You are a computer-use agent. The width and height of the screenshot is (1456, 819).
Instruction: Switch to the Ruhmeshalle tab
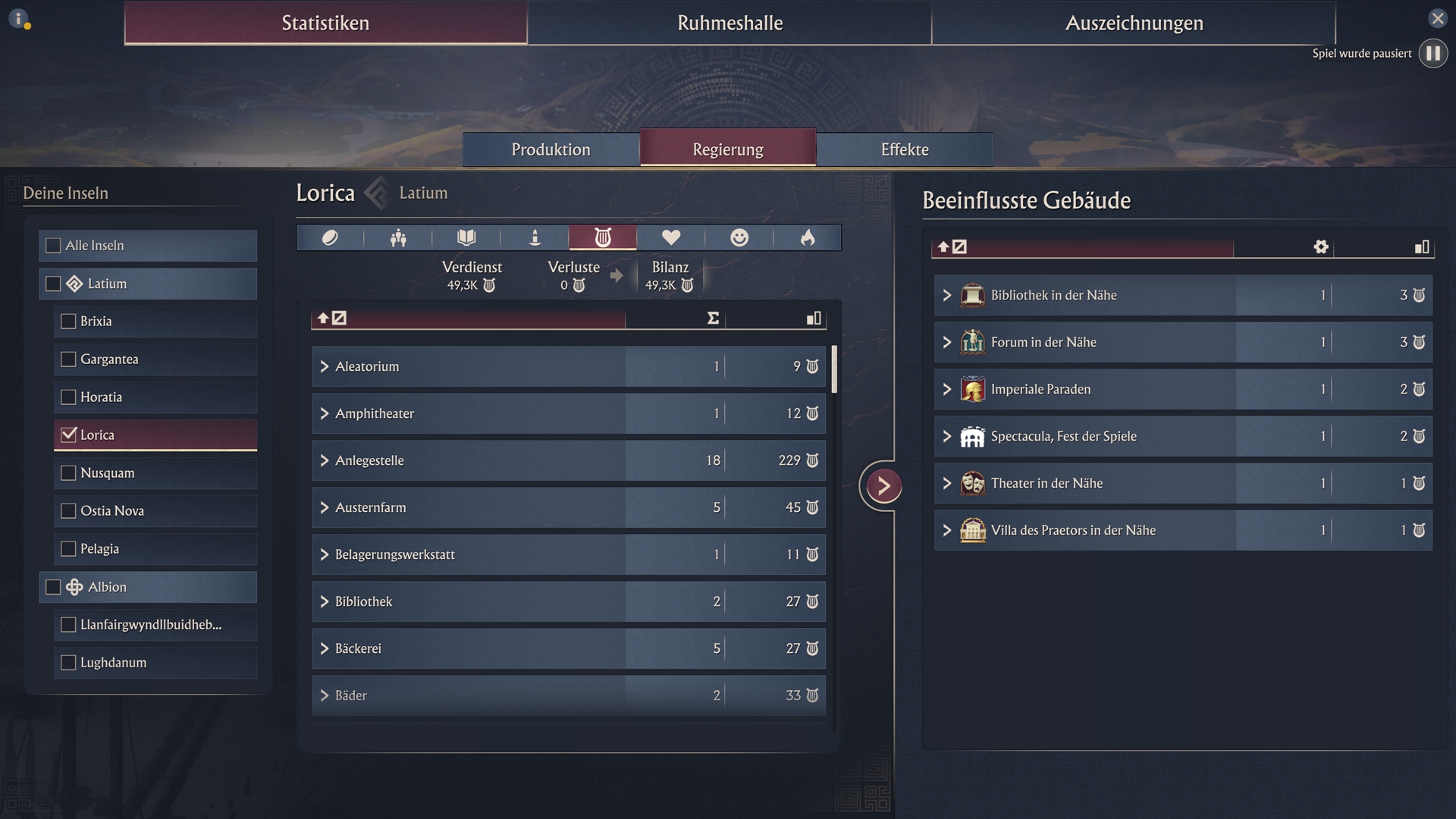[x=730, y=23]
